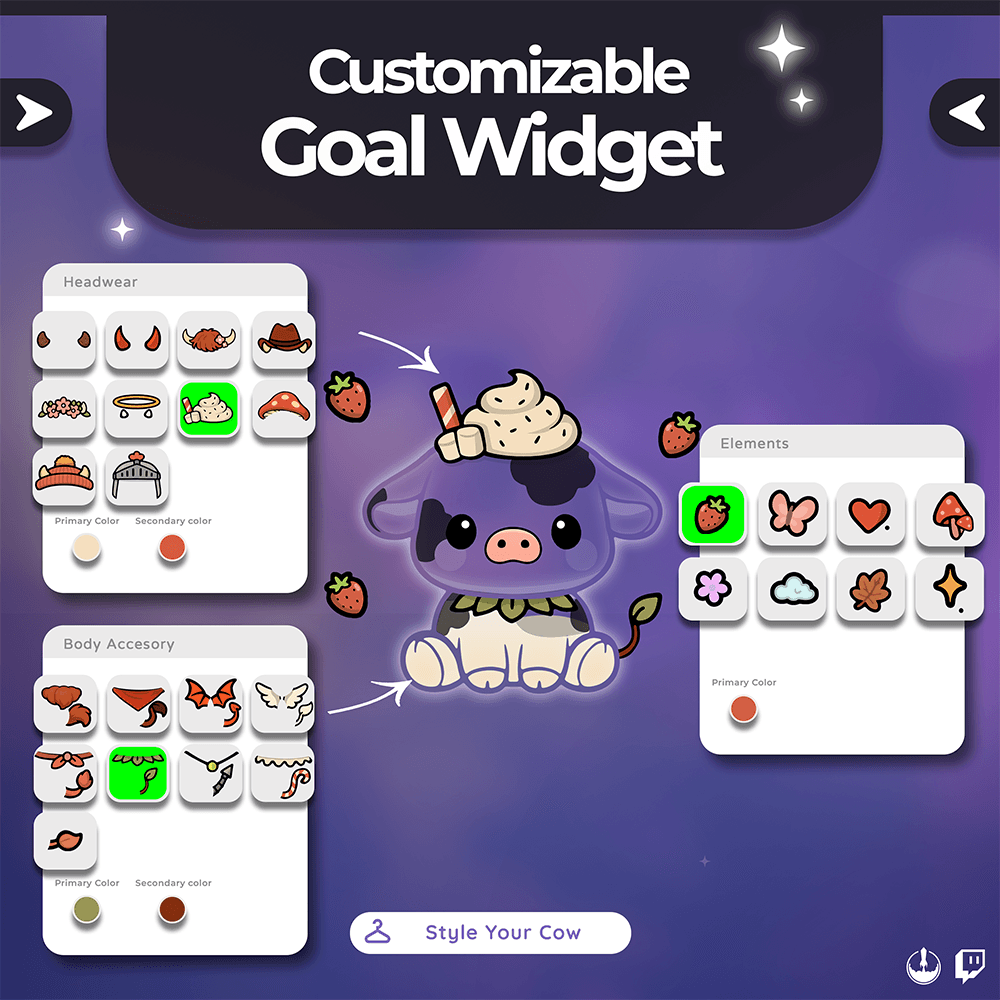Pick the golden halo headwear
1000x1000 pixels.
(x=136, y=409)
